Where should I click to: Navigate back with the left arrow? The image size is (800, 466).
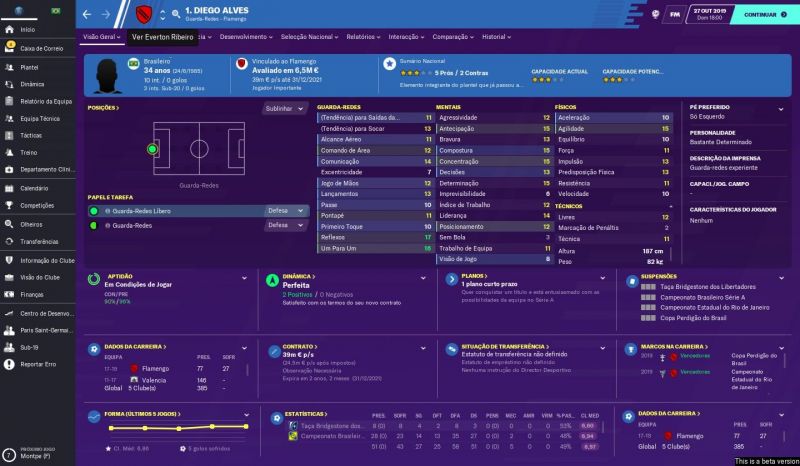pos(89,15)
